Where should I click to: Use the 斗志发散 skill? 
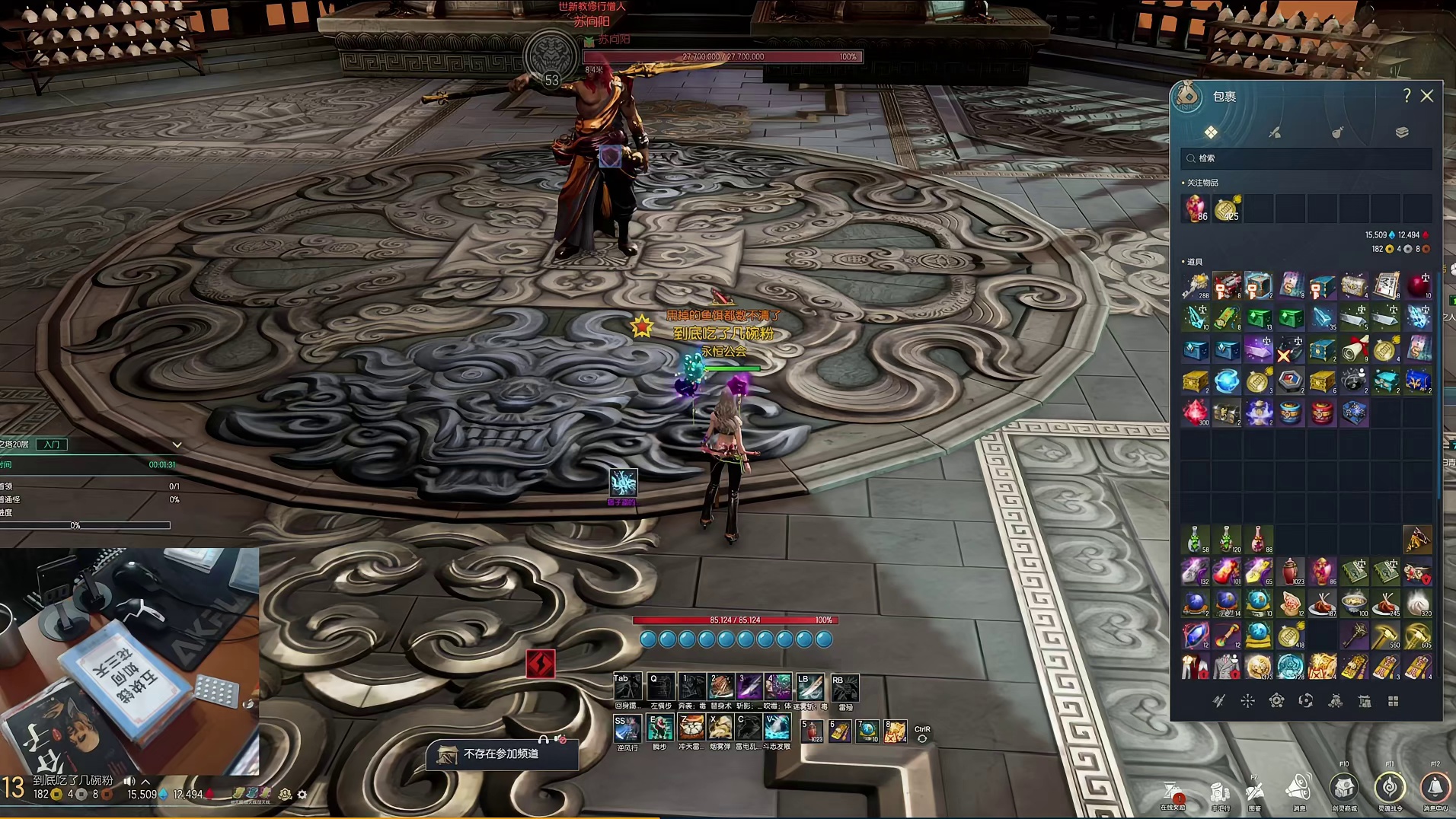tap(777, 728)
